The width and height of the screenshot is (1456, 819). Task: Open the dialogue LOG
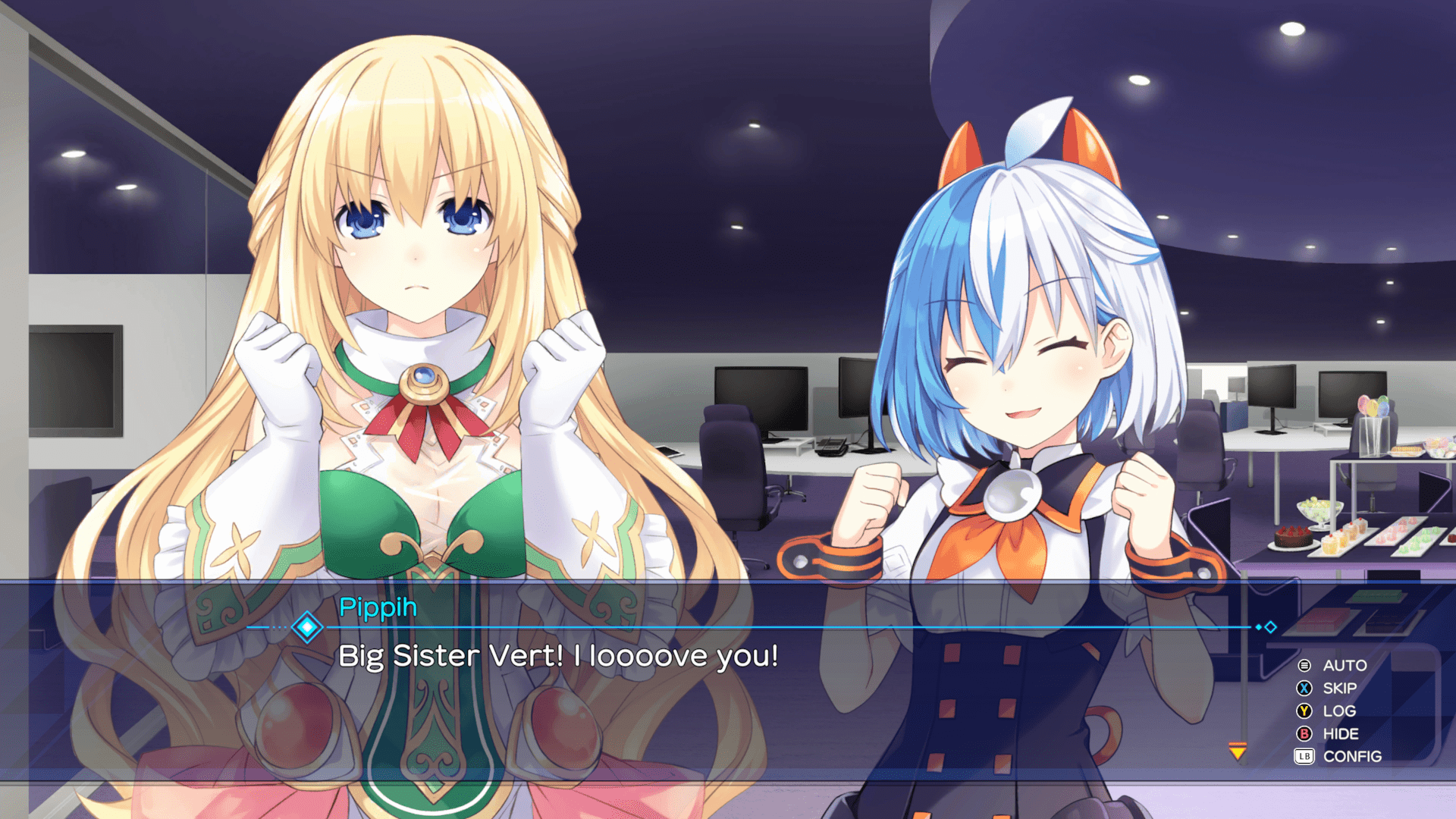[x=1338, y=711]
